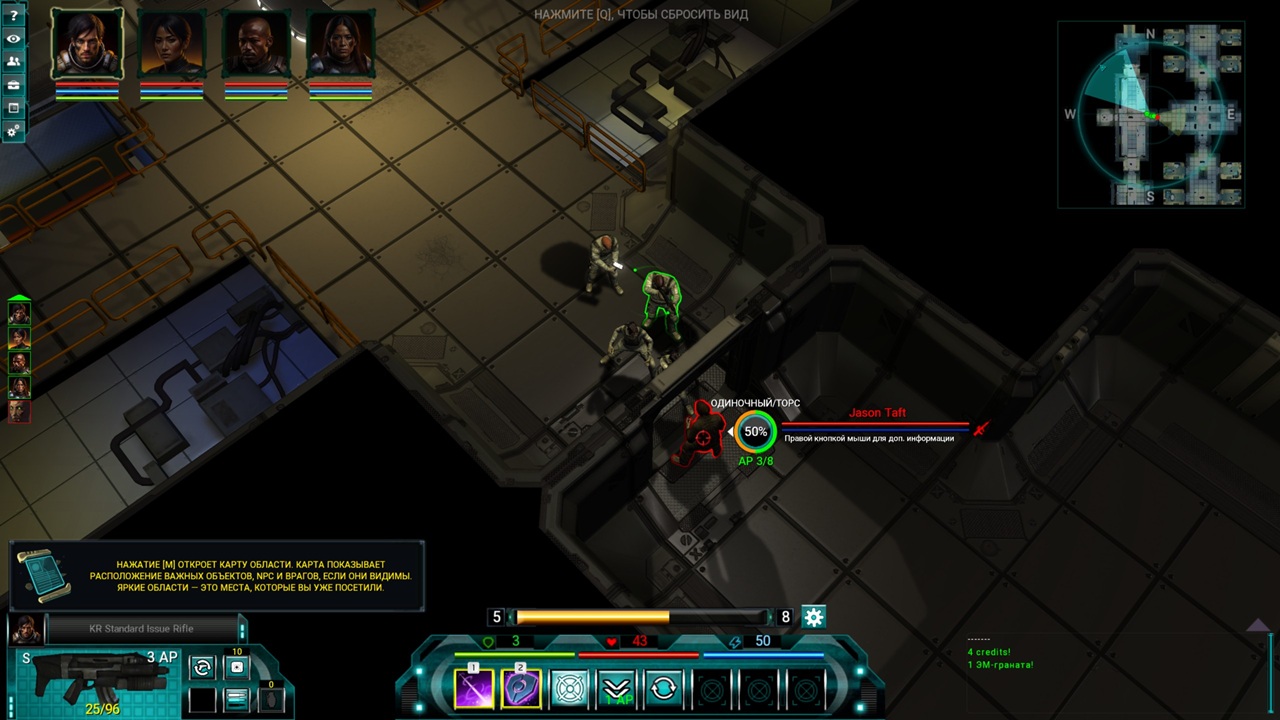Expand the message log arrow

tap(1256, 626)
